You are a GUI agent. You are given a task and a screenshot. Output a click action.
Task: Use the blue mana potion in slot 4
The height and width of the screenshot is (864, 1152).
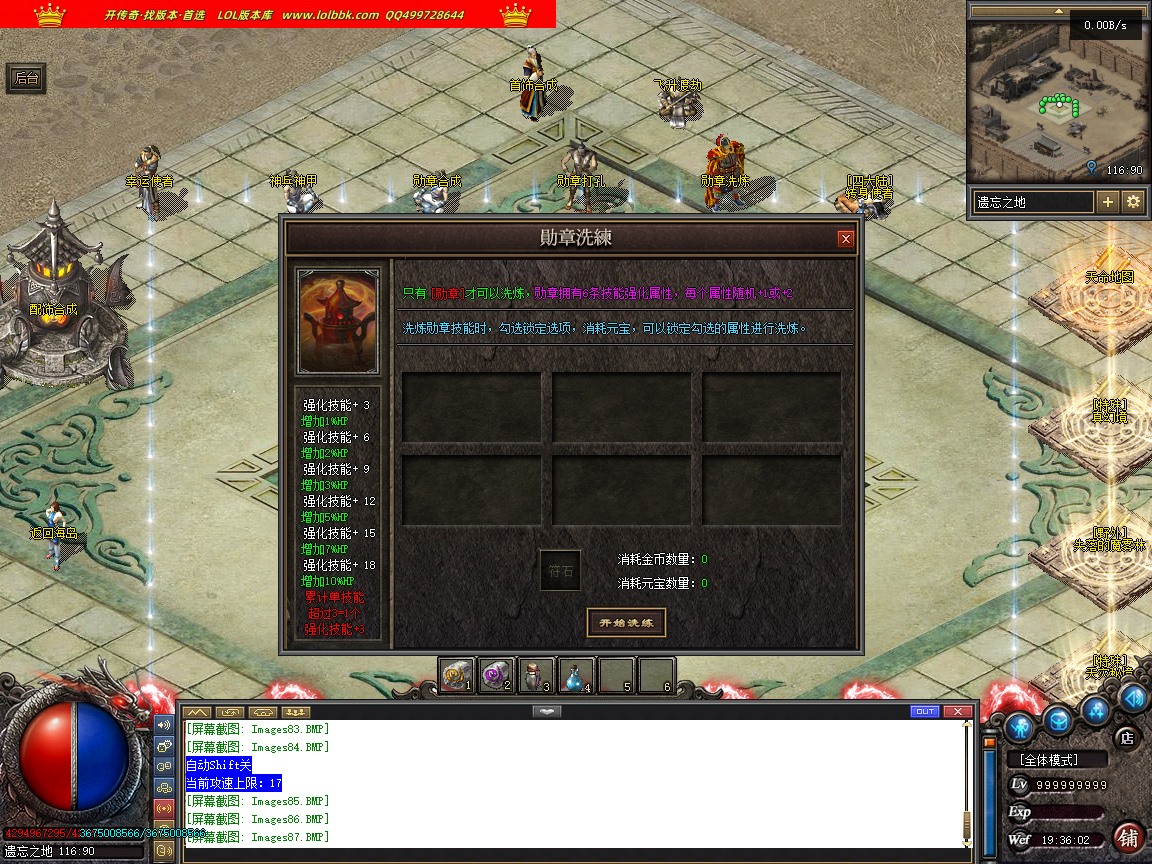click(577, 675)
